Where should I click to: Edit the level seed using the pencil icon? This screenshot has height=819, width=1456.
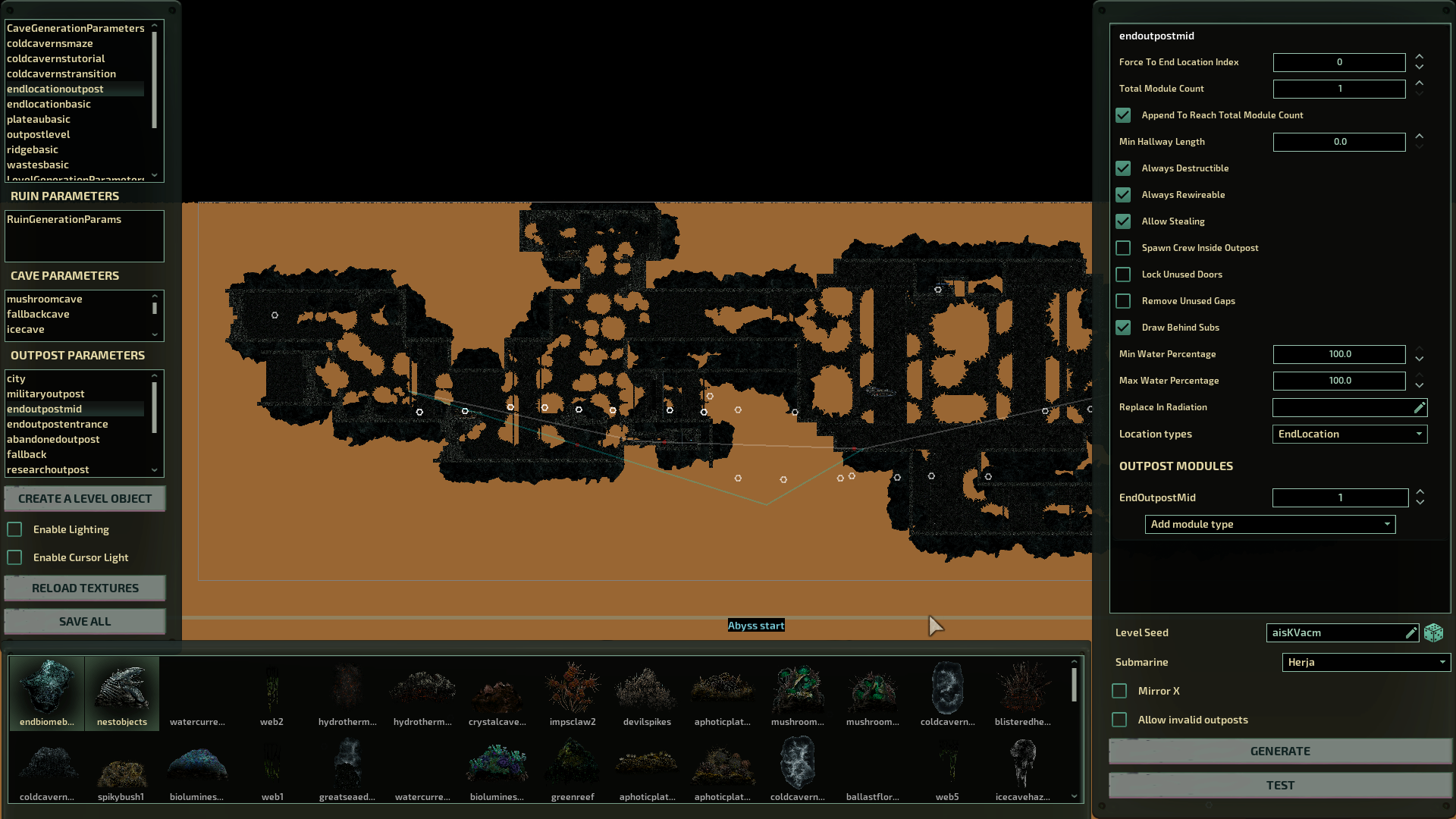tap(1411, 632)
